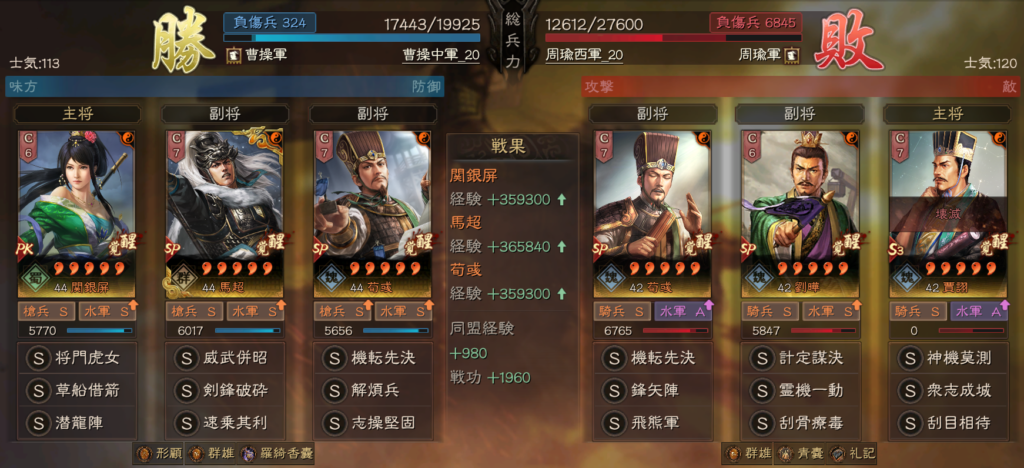Open the 周瑜西軍_20 army link
Image resolution: width=1024 pixels, height=468 pixels.
coord(585,54)
